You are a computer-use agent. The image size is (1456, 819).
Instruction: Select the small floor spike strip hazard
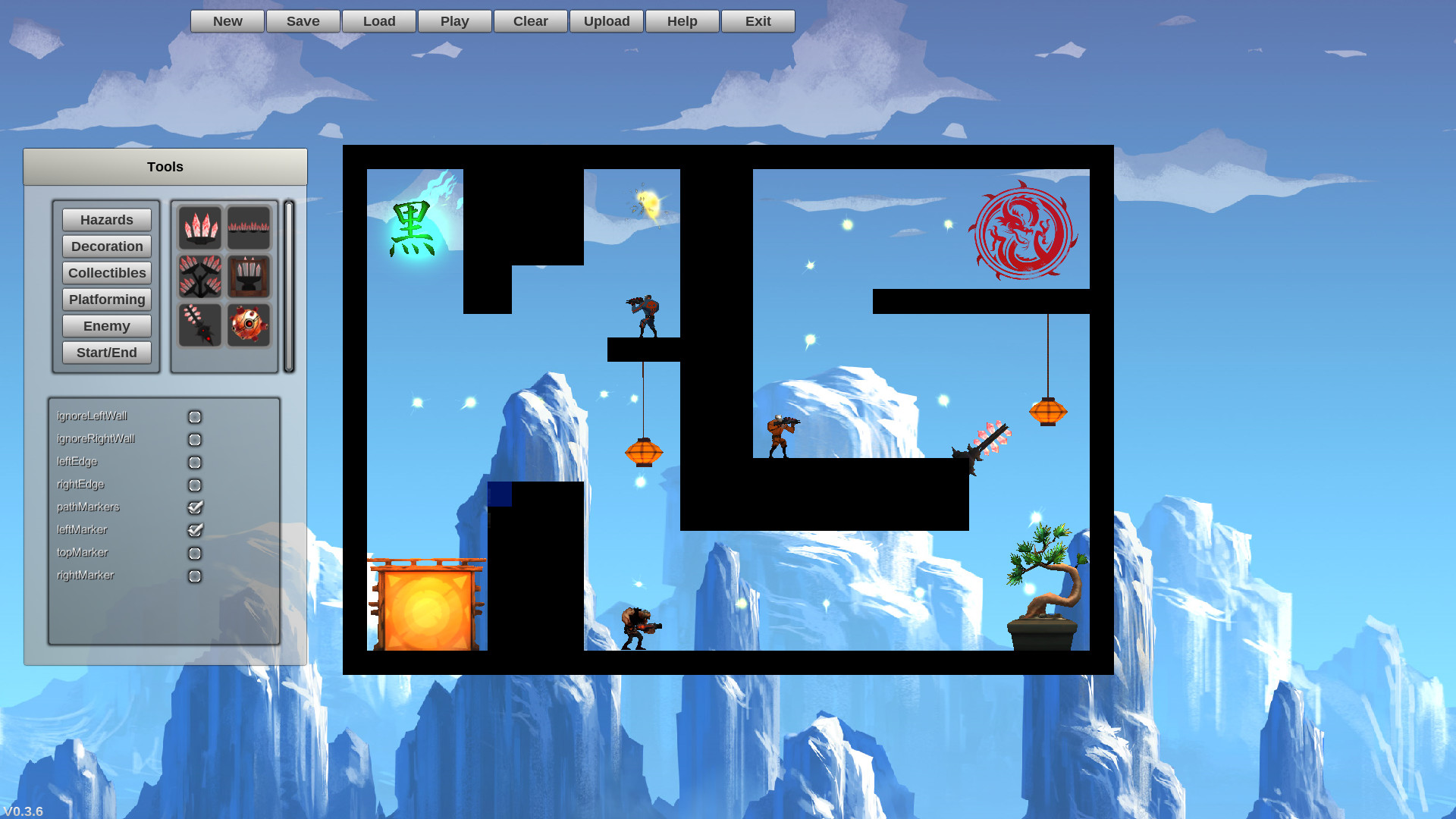(249, 227)
